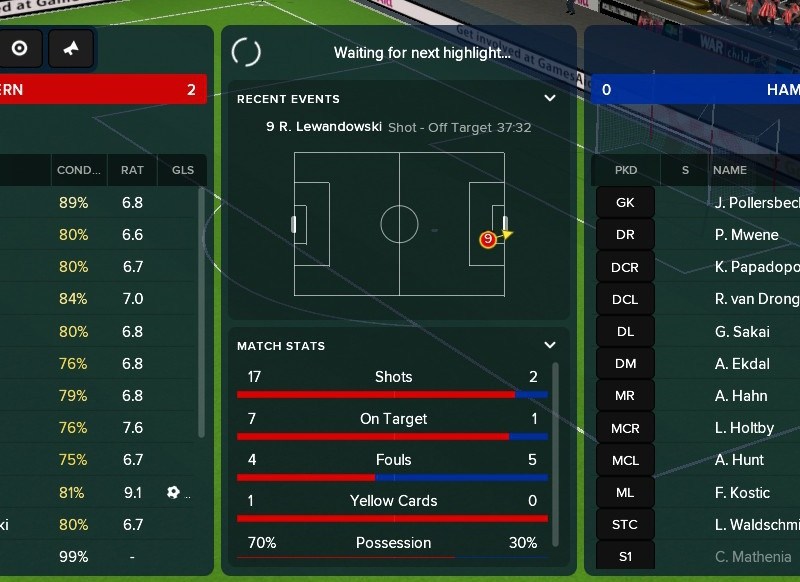Sort by the RAT column header
This screenshot has height=582, width=800.
coord(132,170)
